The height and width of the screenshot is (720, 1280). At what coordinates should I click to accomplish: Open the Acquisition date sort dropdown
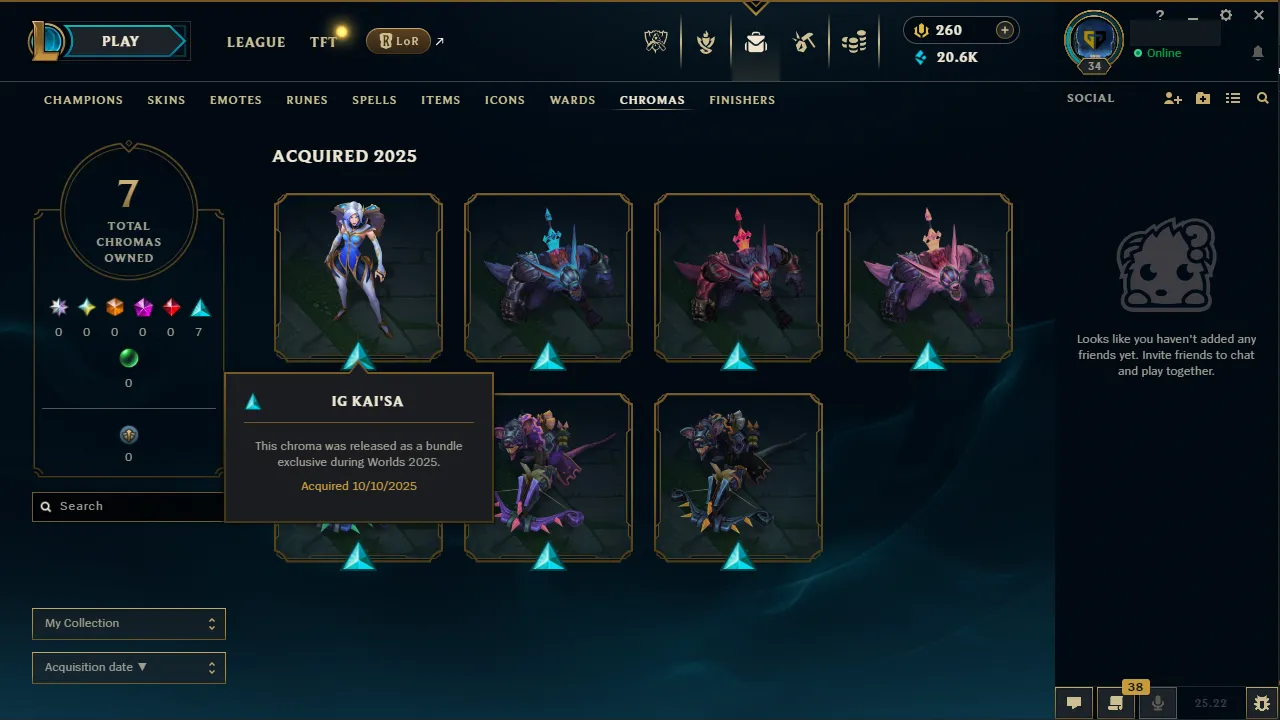click(x=128, y=667)
